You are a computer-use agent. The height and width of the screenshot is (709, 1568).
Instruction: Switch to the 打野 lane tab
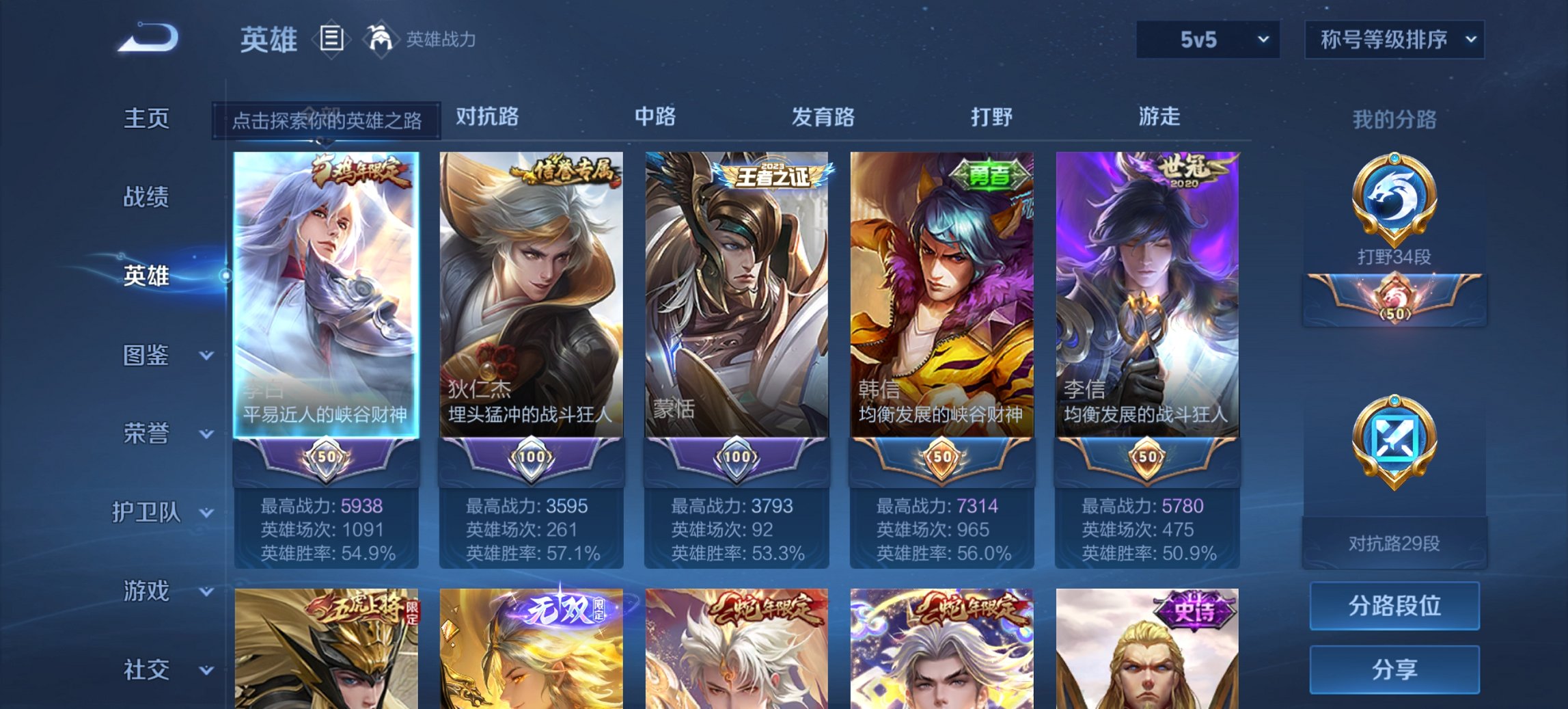coord(991,118)
